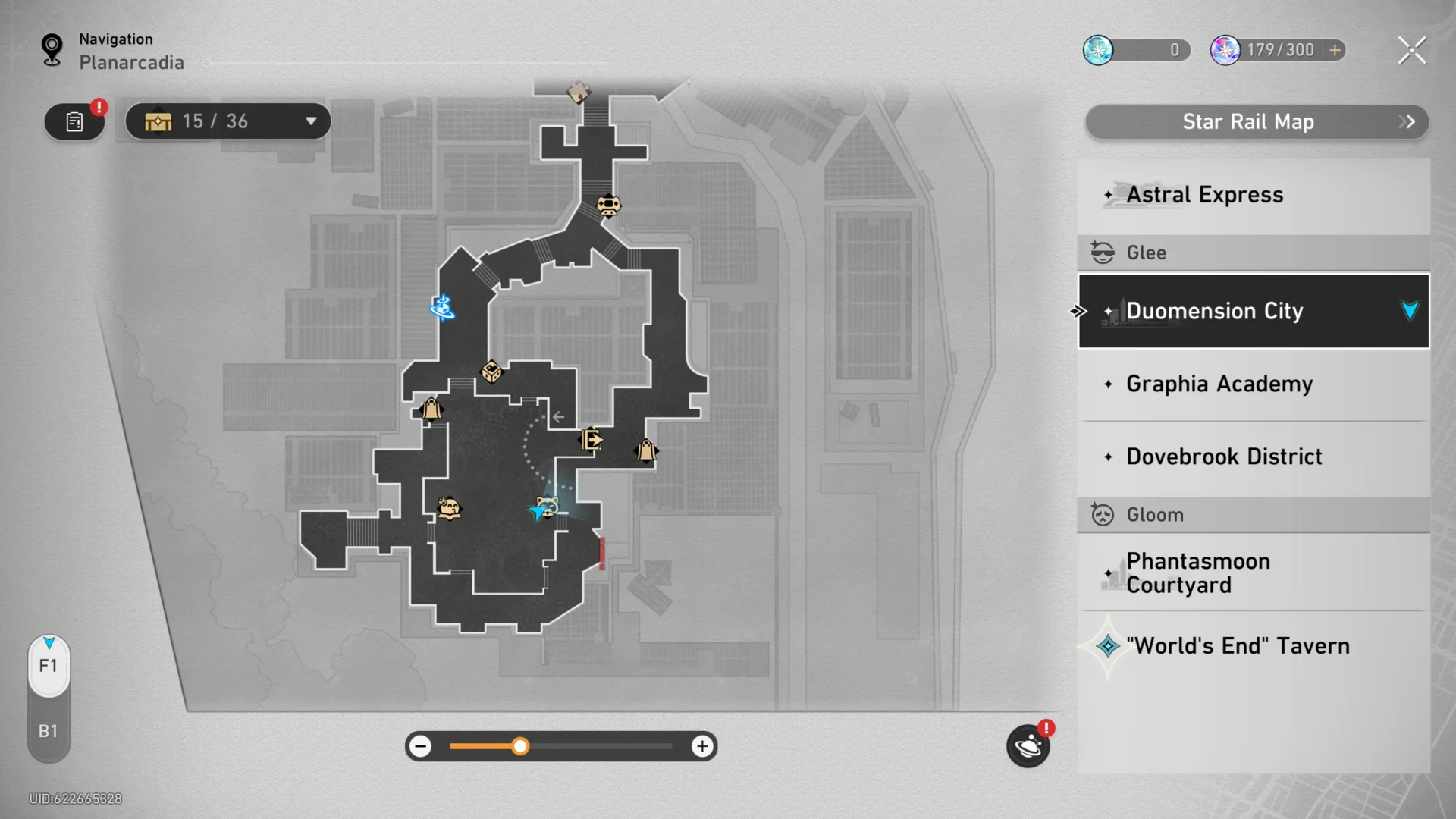Screen dimensions: 1456x819
Task: Switch to the B1 floor
Action: pyautogui.click(x=49, y=731)
